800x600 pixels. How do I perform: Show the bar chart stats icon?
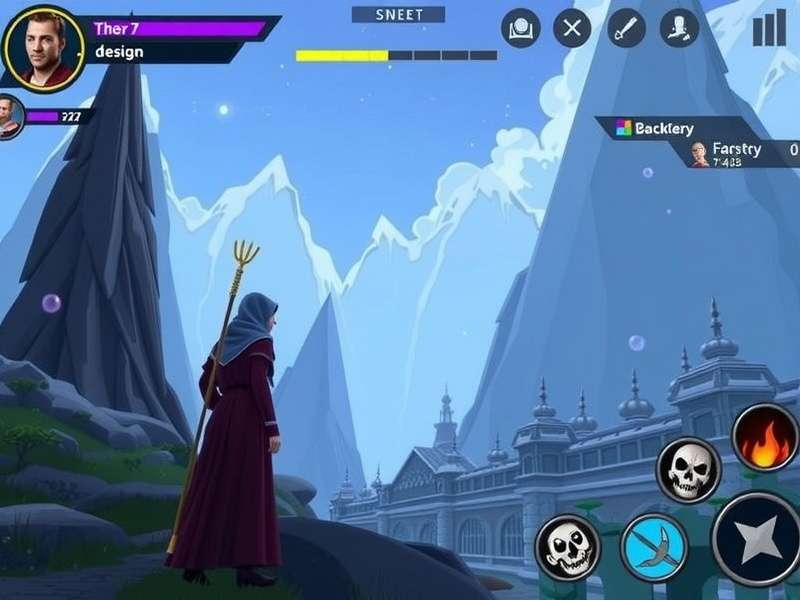[x=769, y=28]
